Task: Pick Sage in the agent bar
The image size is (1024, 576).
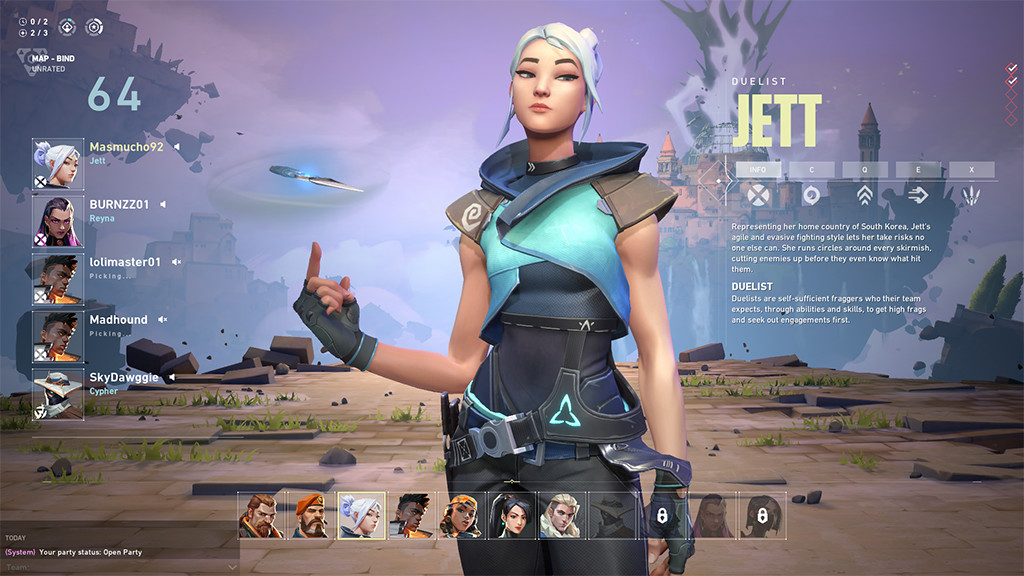Action: tap(512, 515)
